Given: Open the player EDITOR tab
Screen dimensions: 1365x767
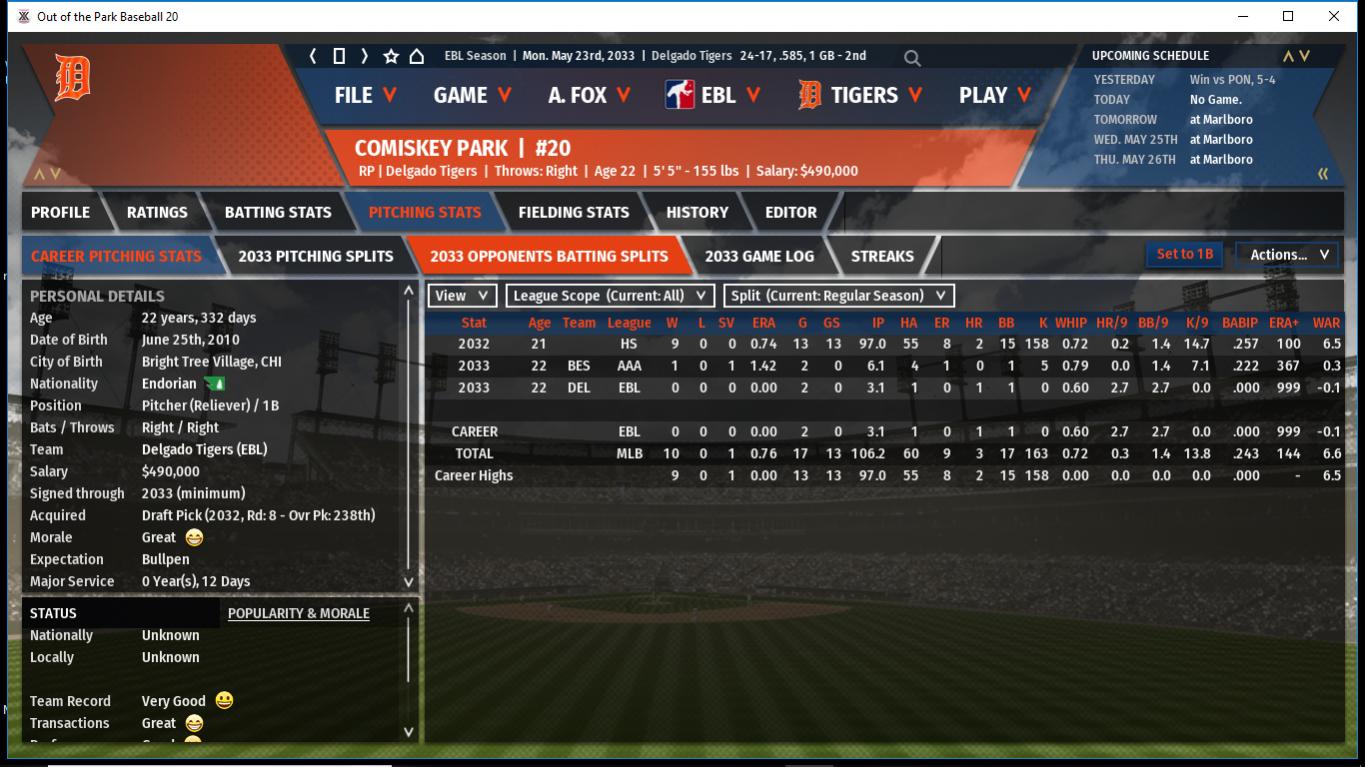Looking at the screenshot, I should tap(791, 212).
